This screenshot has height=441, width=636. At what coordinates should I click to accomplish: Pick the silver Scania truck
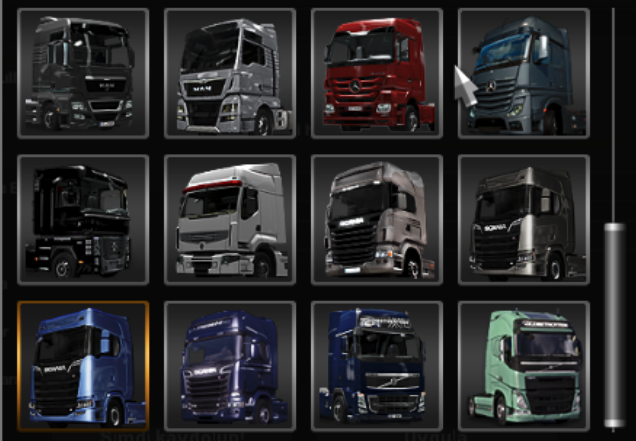376,219
